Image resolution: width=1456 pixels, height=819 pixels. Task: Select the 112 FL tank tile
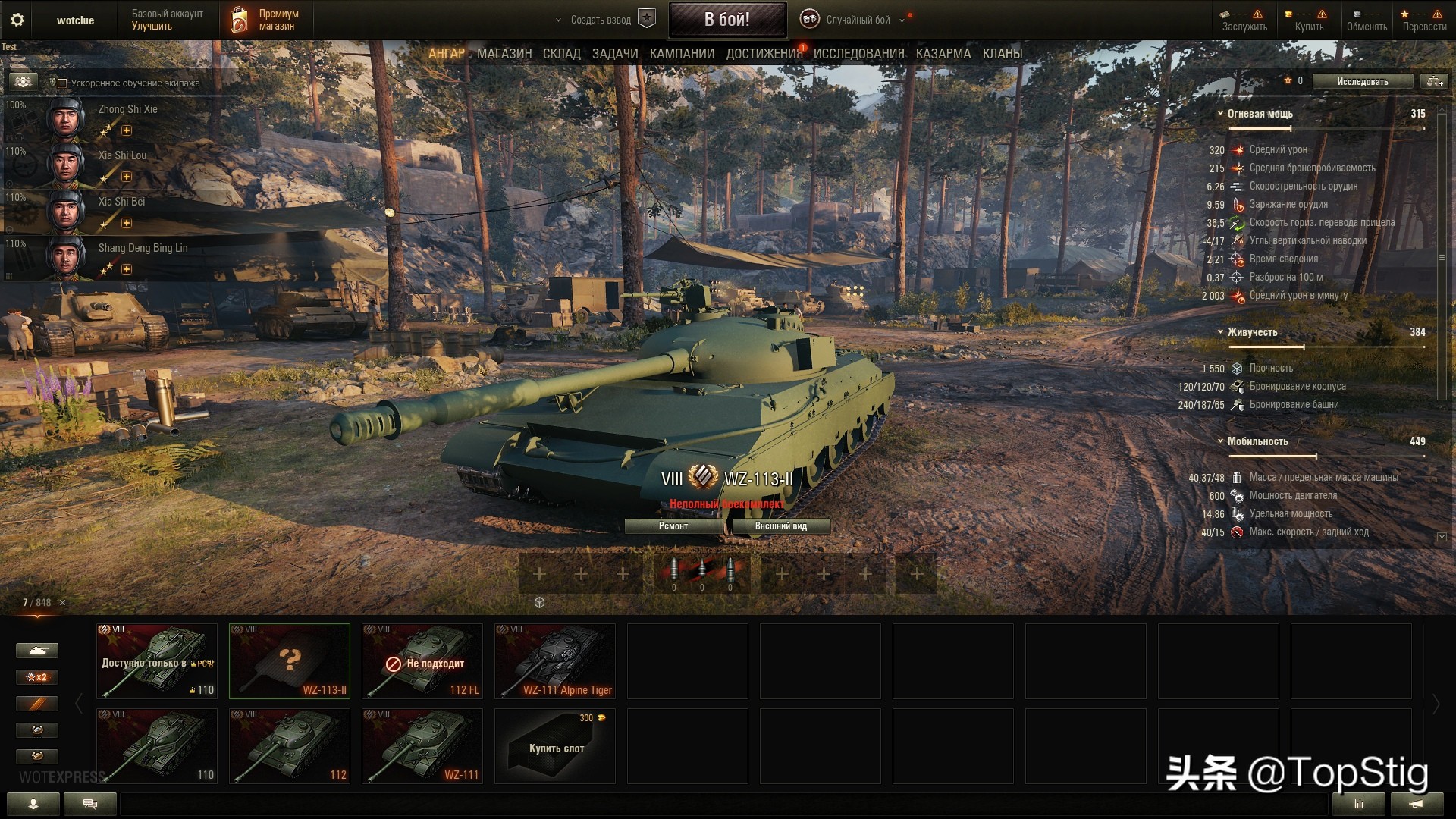pyautogui.click(x=422, y=661)
